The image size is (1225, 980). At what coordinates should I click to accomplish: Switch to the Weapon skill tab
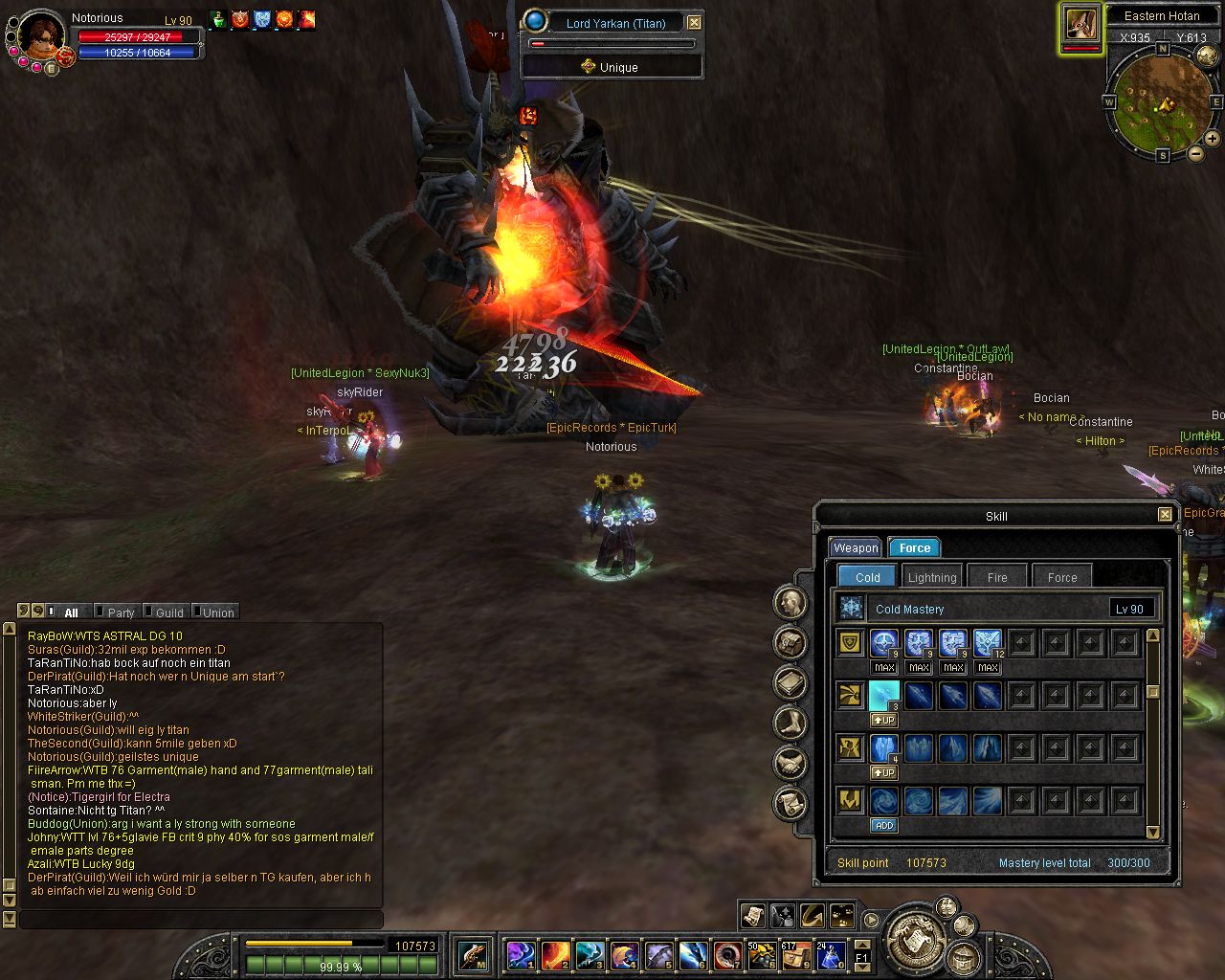(x=855, y=548)
